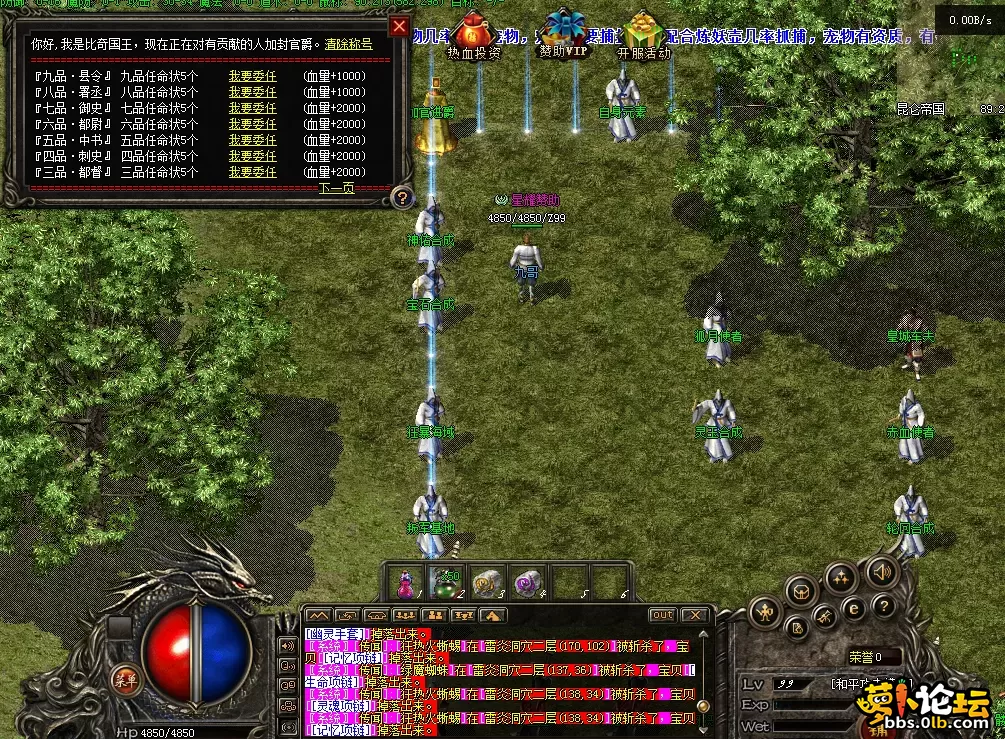Choose 我要委任 for 三品·都督
This screenshot has width=1005, height=739.
pyautogui.click(x=252, y=172)
